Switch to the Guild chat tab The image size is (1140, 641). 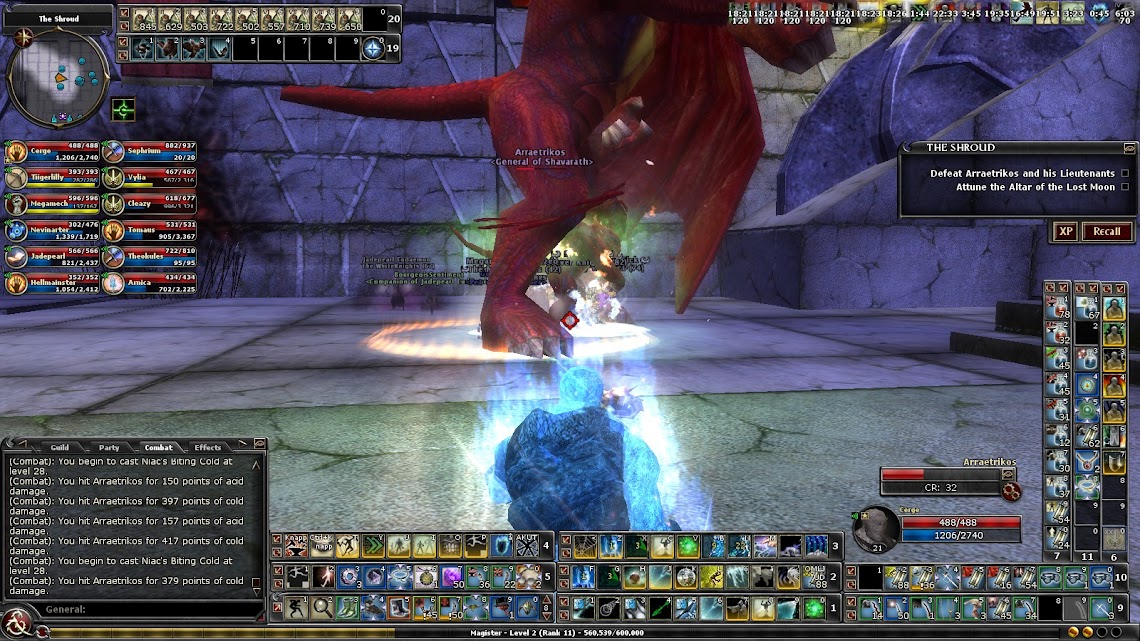(59, 447)
